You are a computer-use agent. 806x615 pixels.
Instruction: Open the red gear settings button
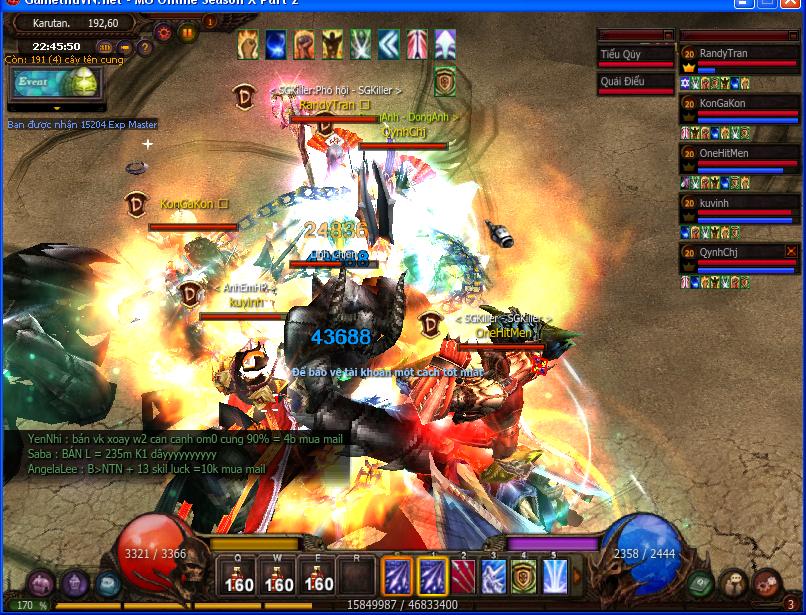(164, 32)
